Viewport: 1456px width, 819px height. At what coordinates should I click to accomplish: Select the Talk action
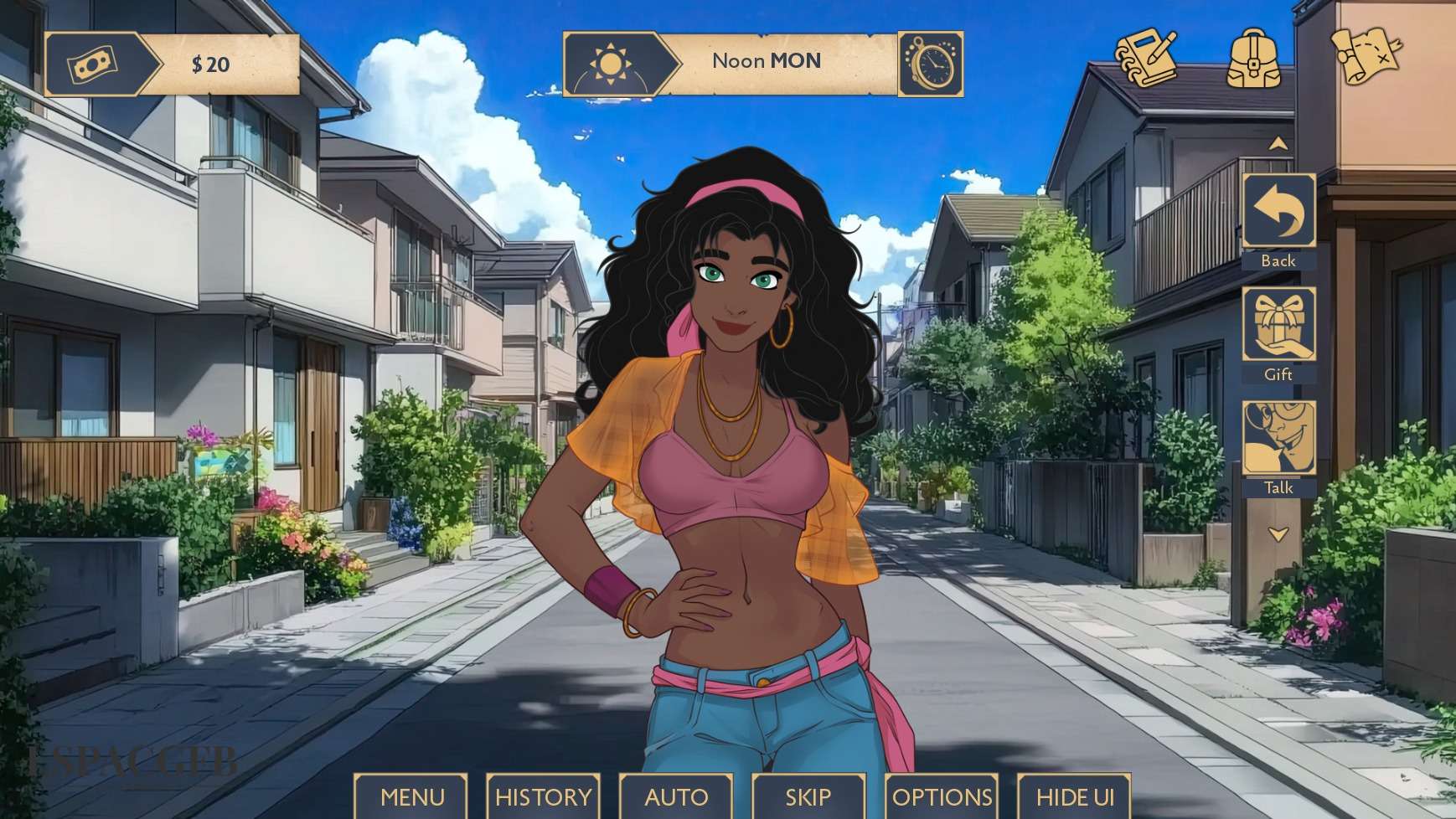tap(1278, 438)
